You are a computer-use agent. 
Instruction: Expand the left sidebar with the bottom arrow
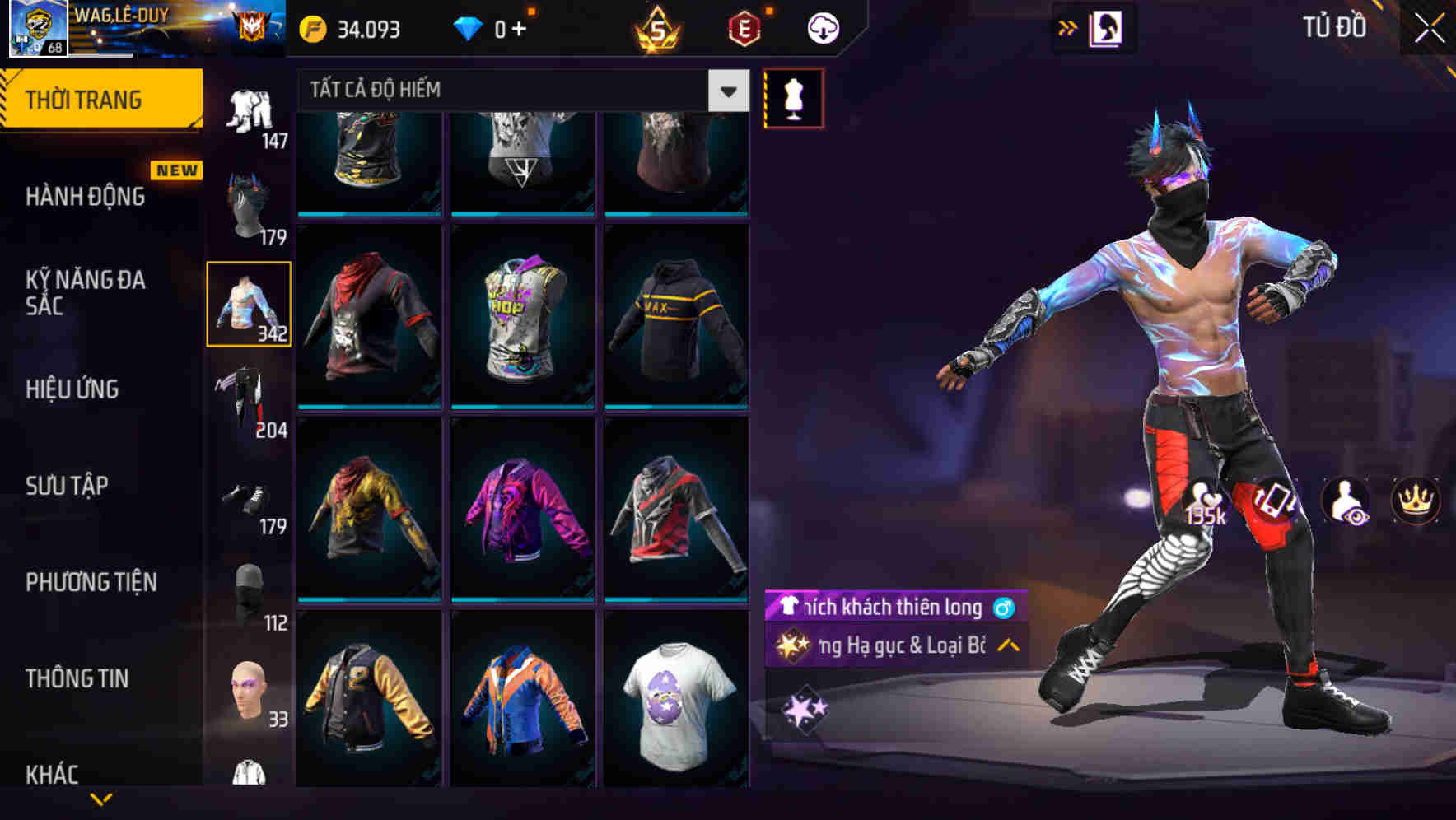101,800
